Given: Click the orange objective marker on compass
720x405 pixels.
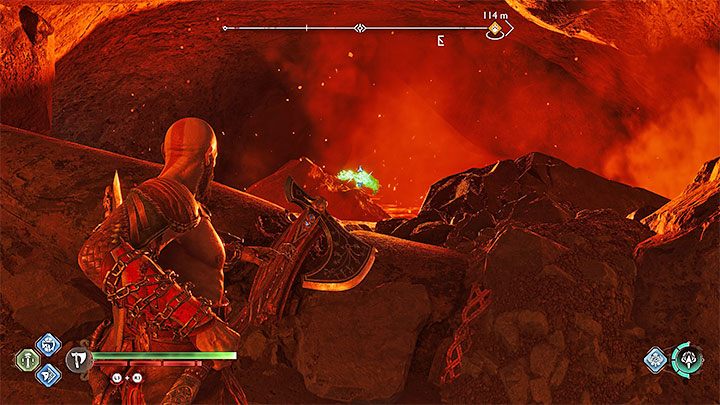Looking at the screenshot, I should pyautogui.click(x=495, y=30).
